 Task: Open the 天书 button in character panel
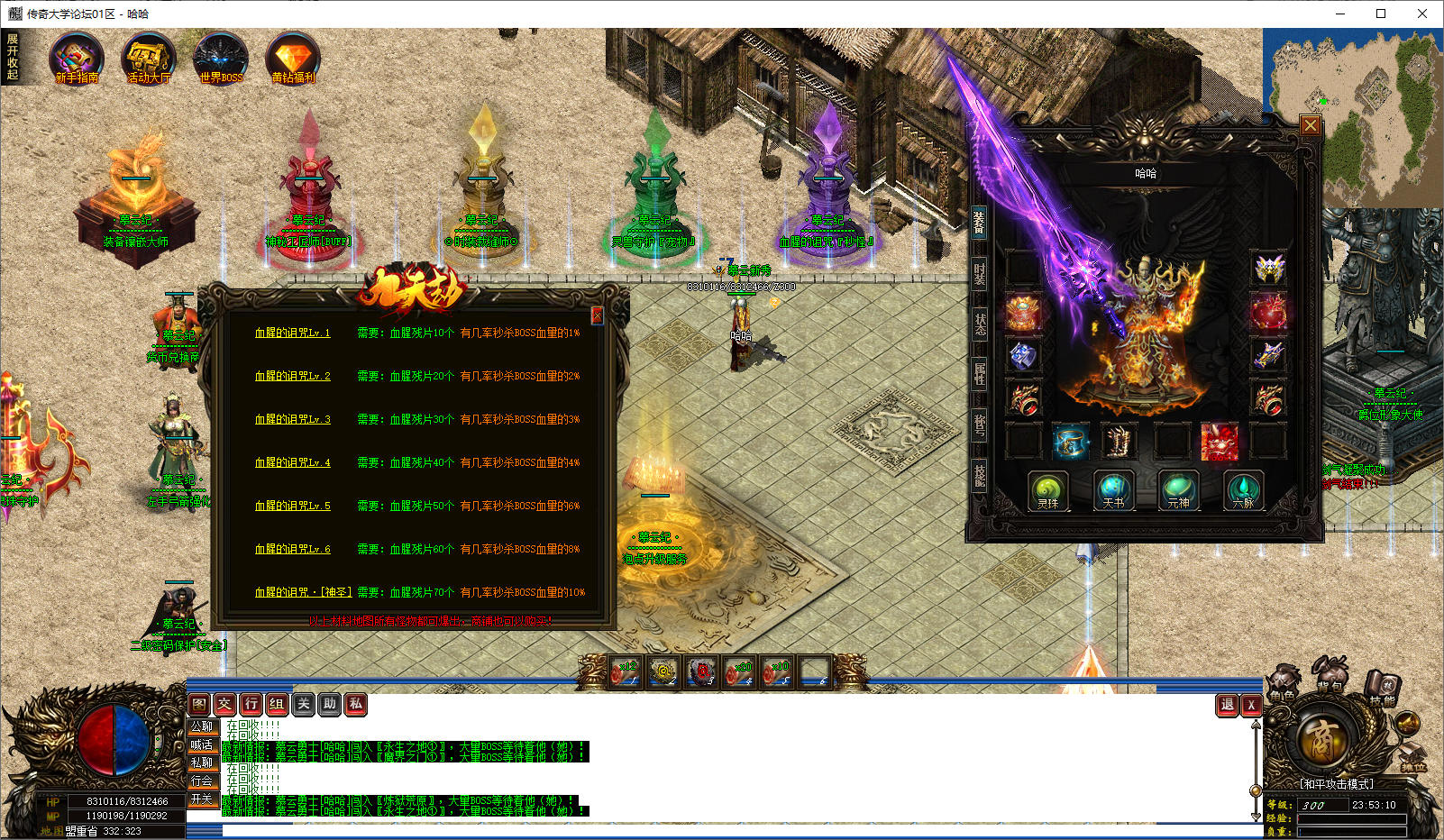pos(1113,491)
